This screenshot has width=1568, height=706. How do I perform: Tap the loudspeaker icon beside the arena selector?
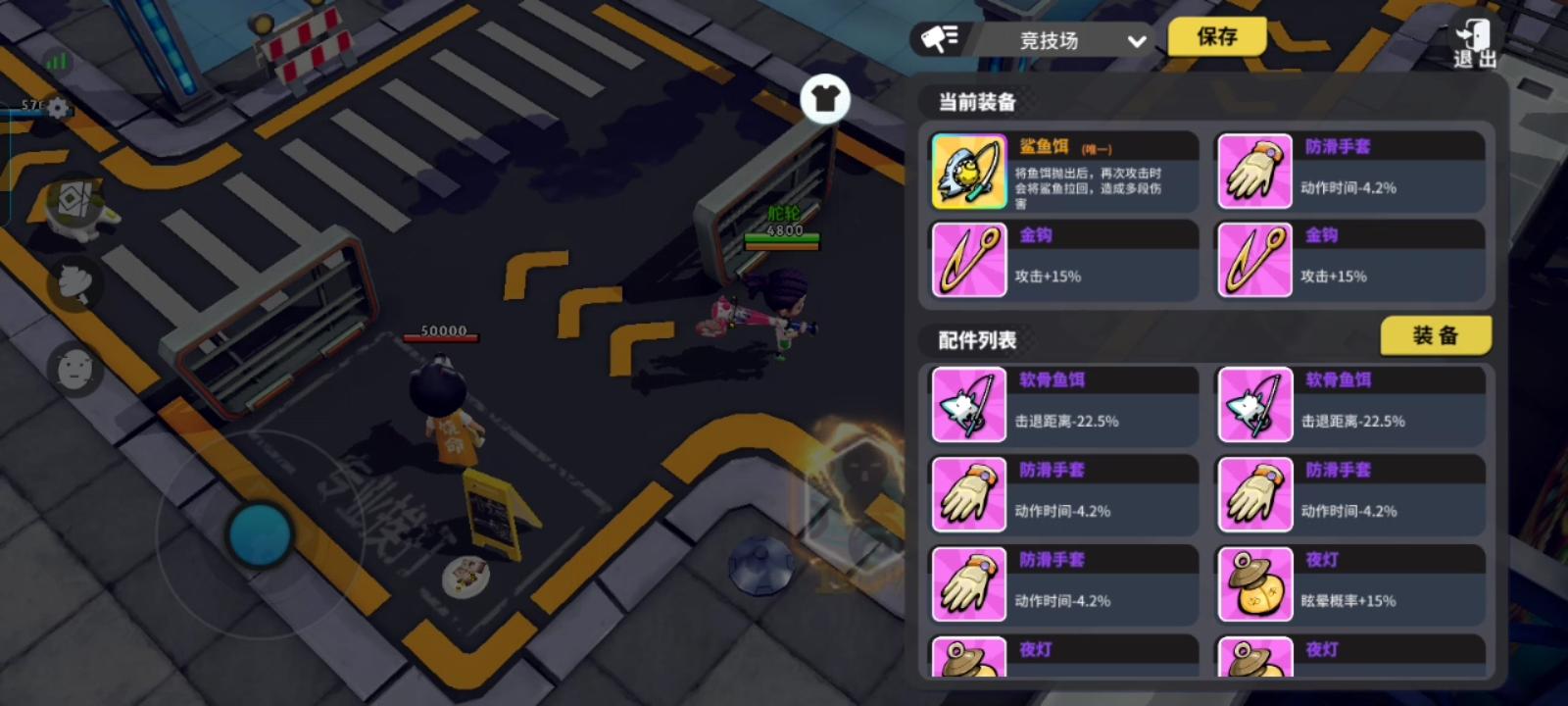[938, 37]
